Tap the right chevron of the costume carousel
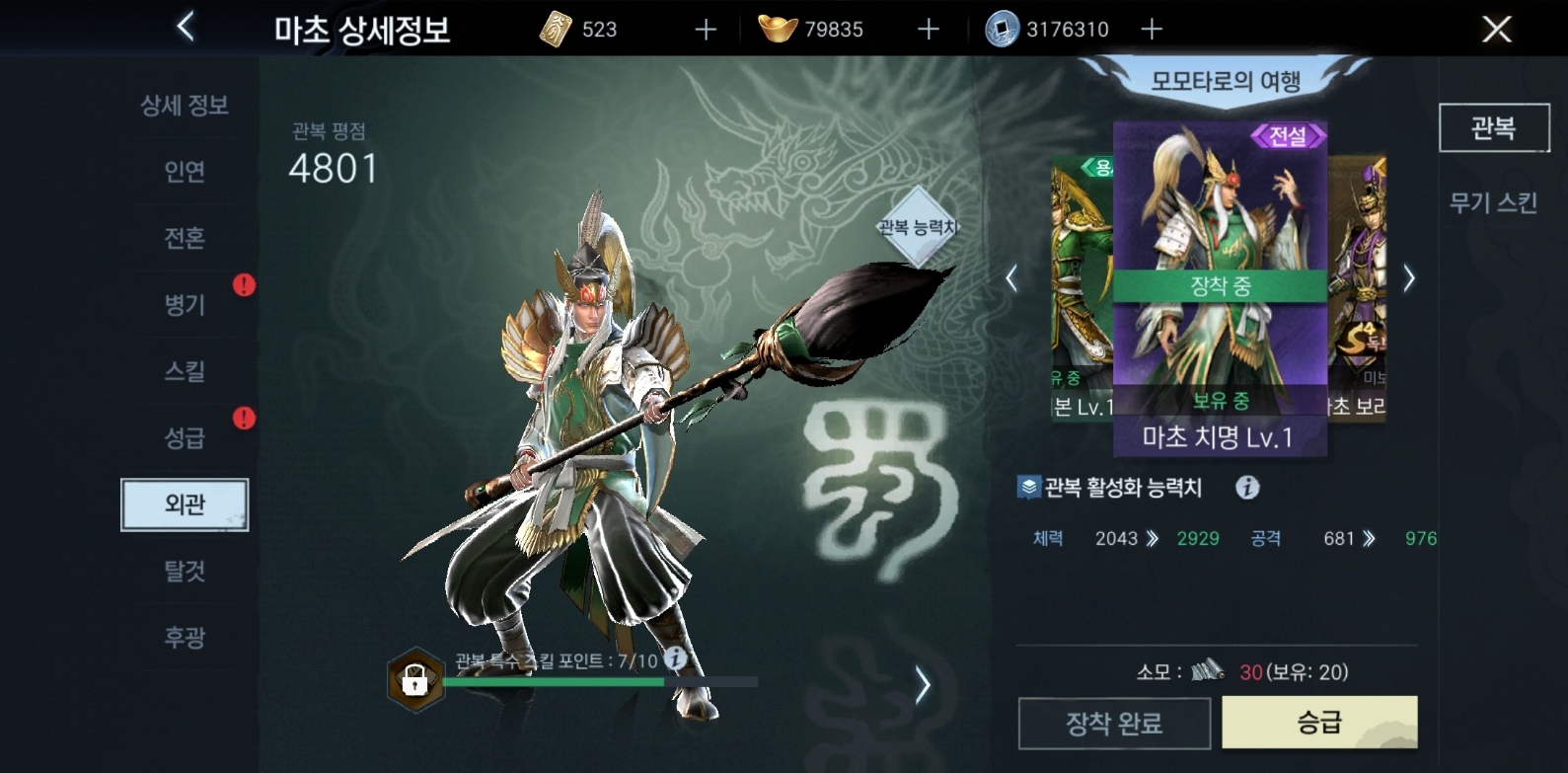1568x773 pixels. click(1411, 277)
